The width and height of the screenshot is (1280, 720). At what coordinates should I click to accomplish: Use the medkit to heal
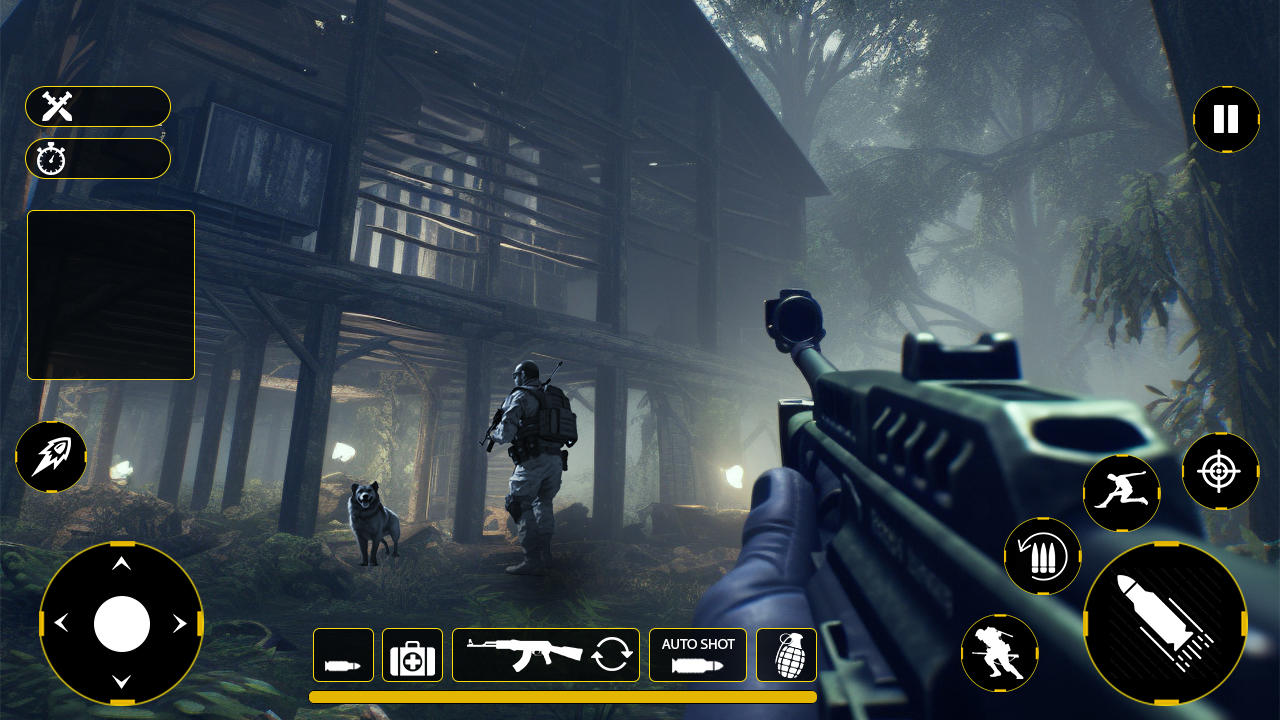pos(412,654)
